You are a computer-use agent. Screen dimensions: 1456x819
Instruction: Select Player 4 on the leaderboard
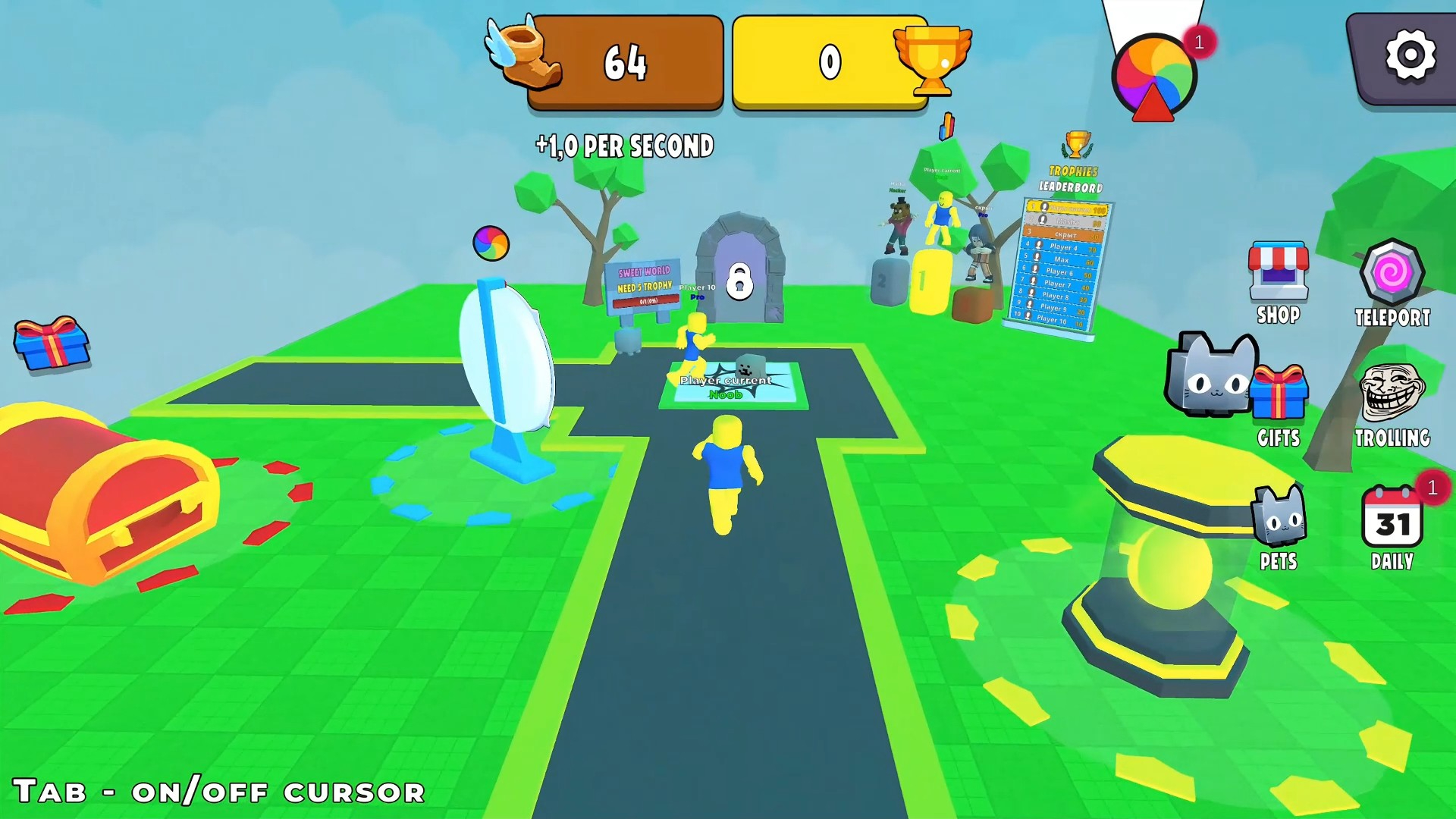(1064, 246)
